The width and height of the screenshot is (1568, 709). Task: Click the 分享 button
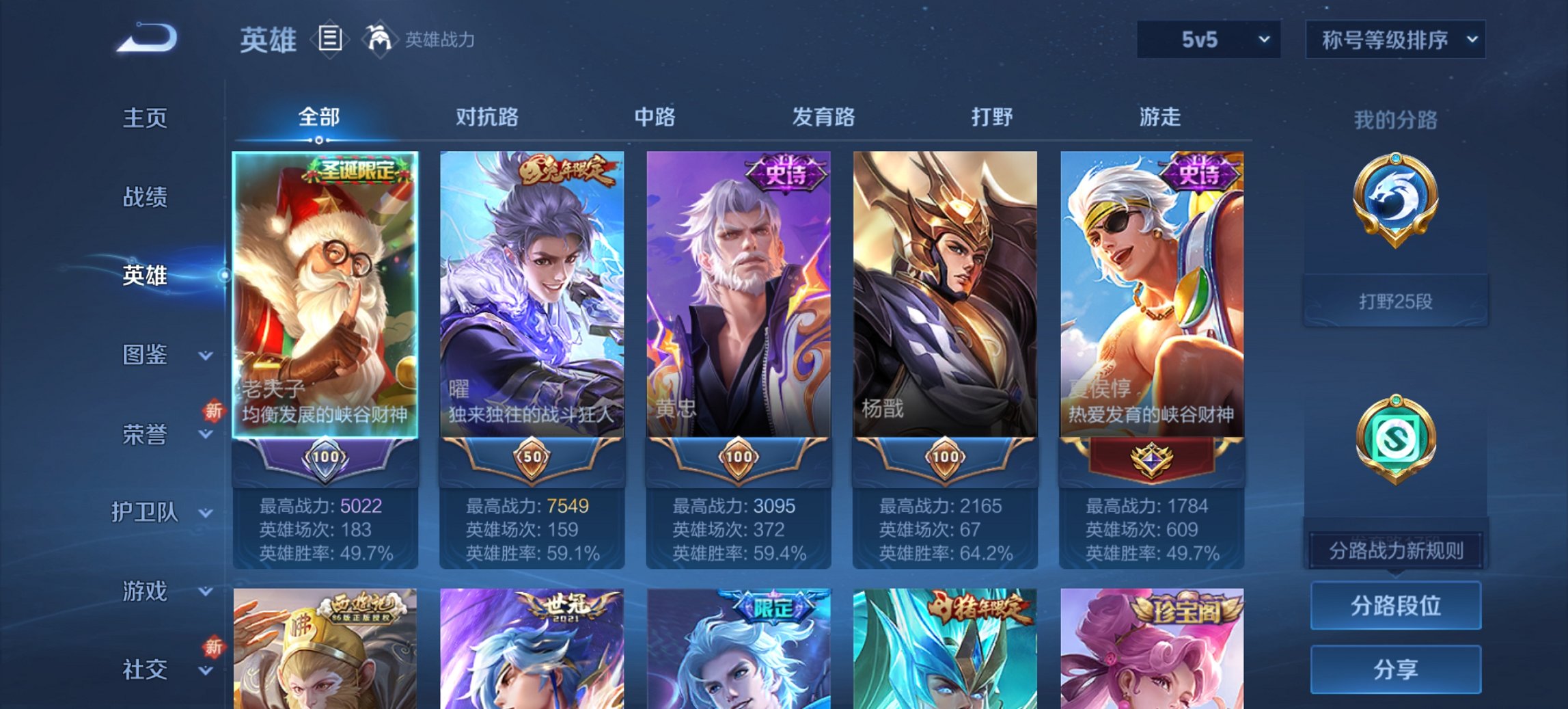(1396, 669)
